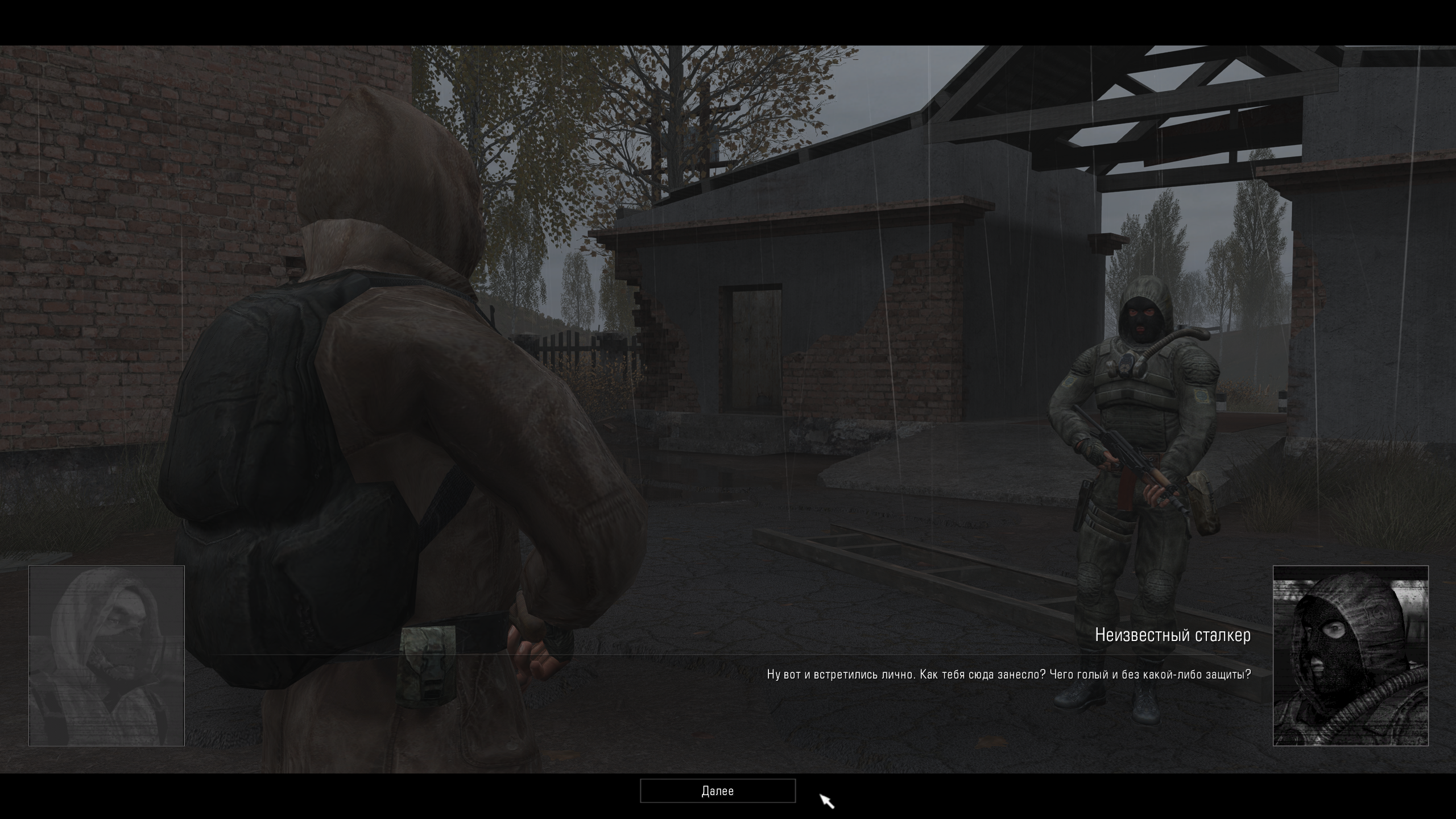Continue the dialogue with the Далее button

point(717,791)
